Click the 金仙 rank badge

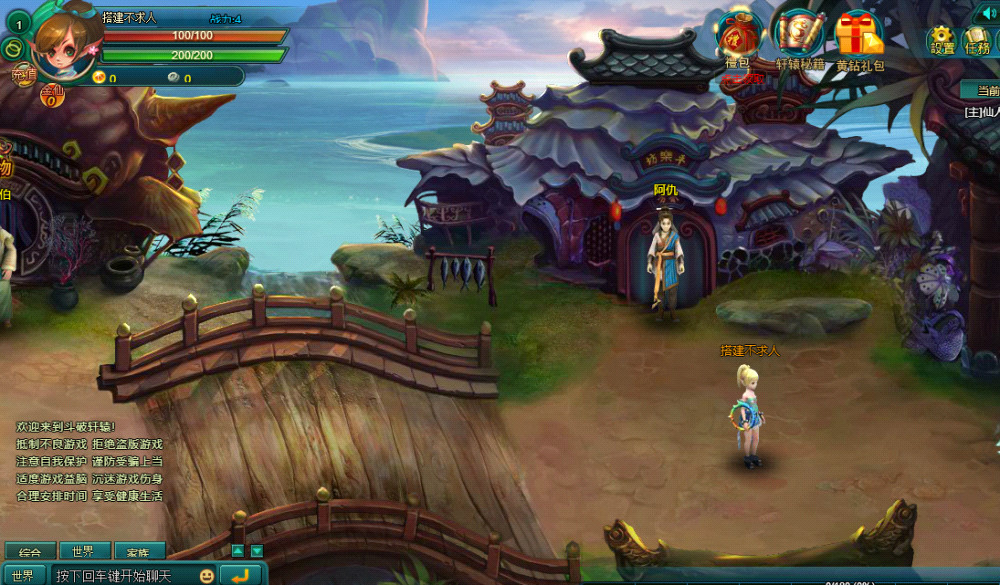tap(52, 95)
